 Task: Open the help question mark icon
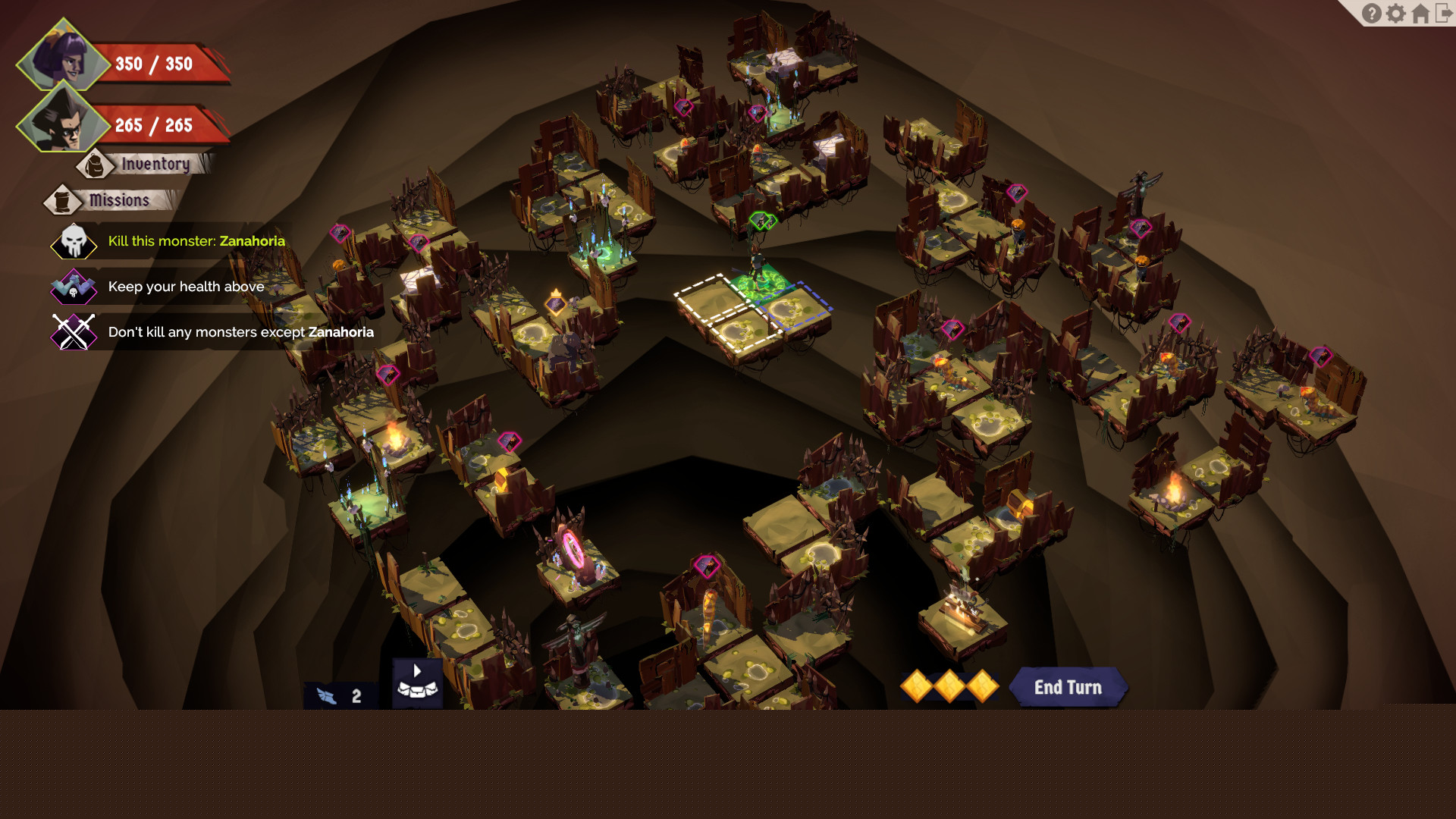pyautogui.click(x=1371, y=14)
